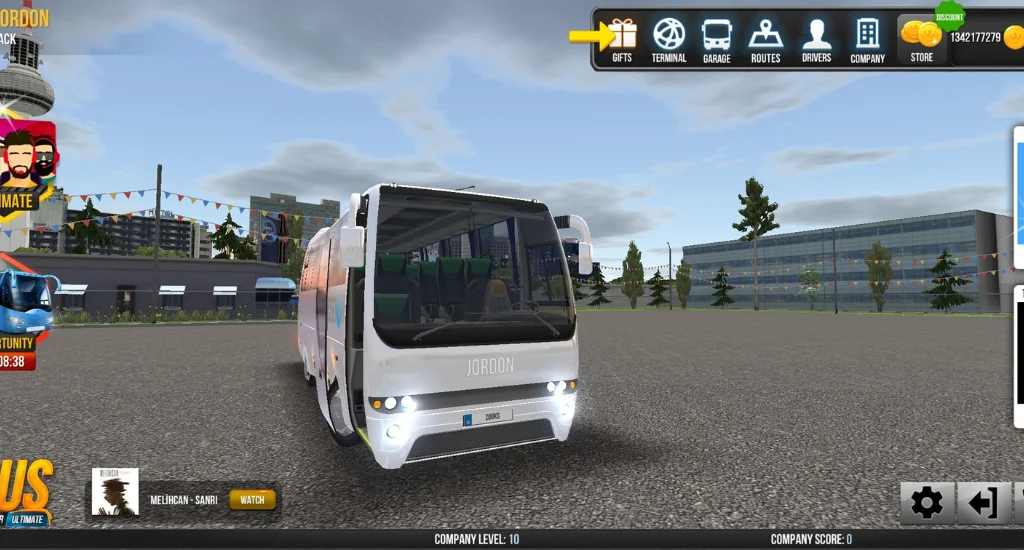This screenshot has width=1024, height=550.
Task: Open the Garage
Action: 716,40
